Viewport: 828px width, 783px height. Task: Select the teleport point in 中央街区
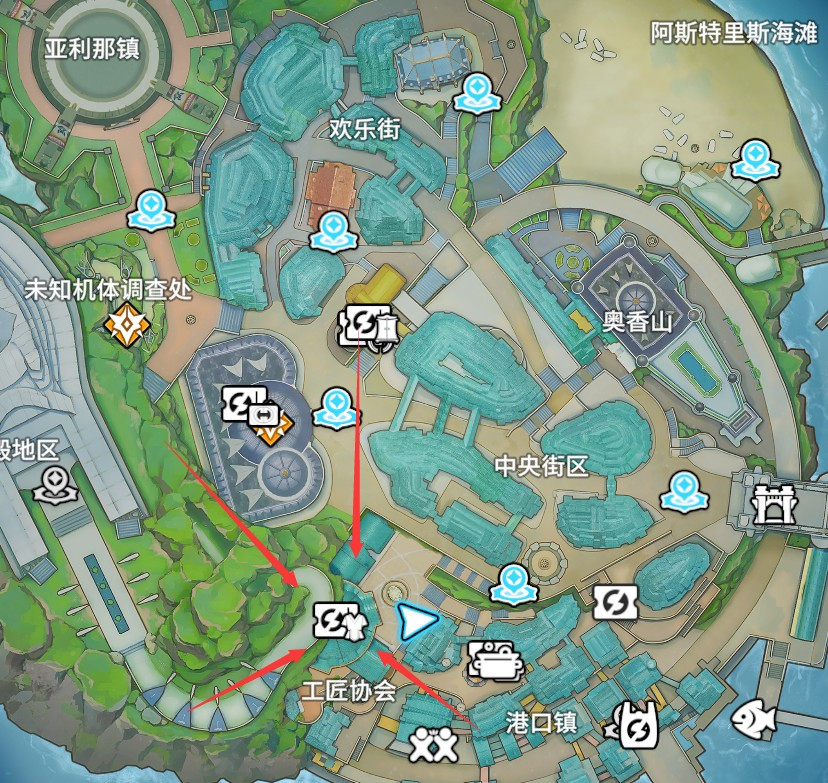click(x=683, y=491)
